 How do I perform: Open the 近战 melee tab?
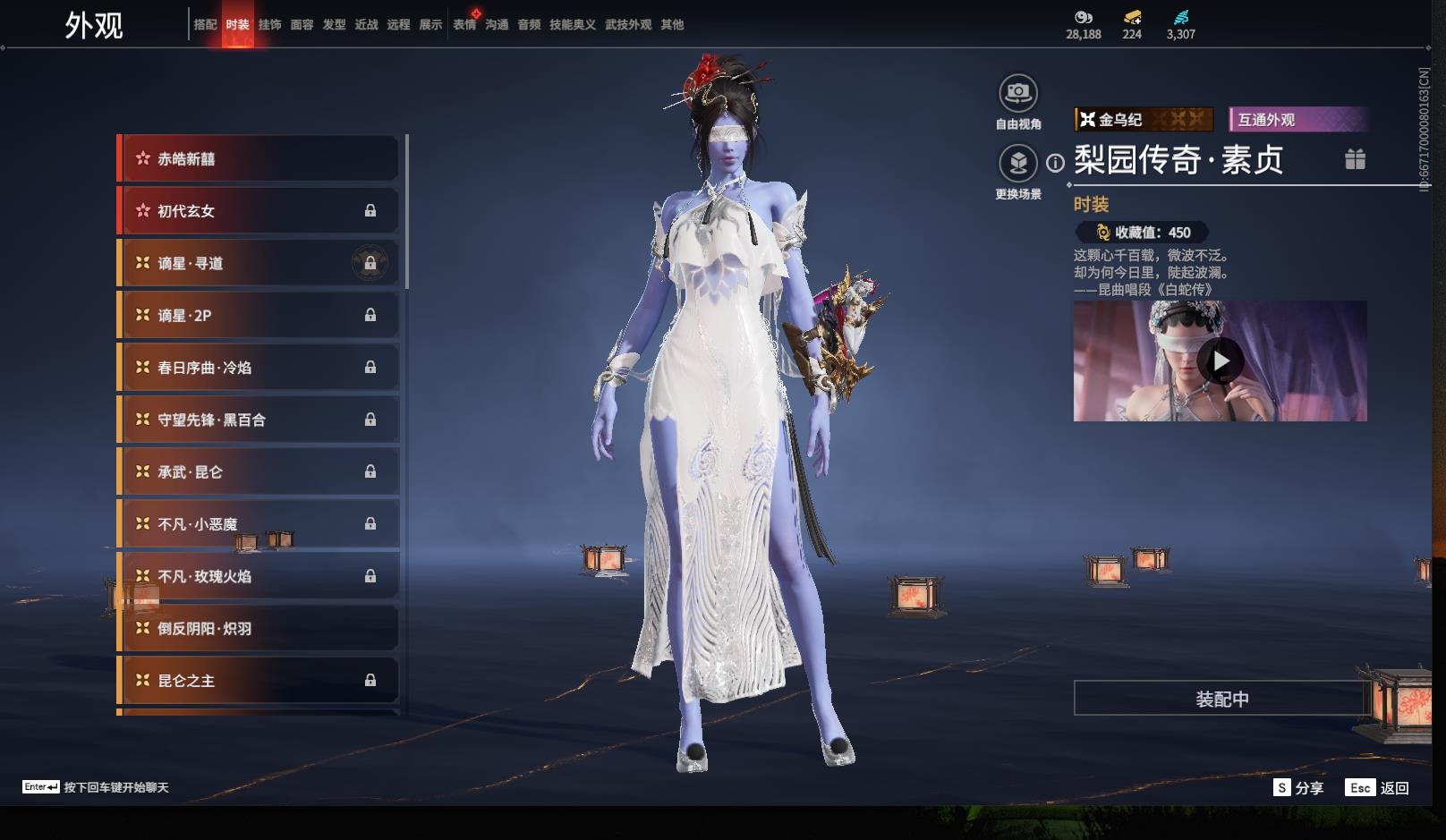[x=366, y=25]
